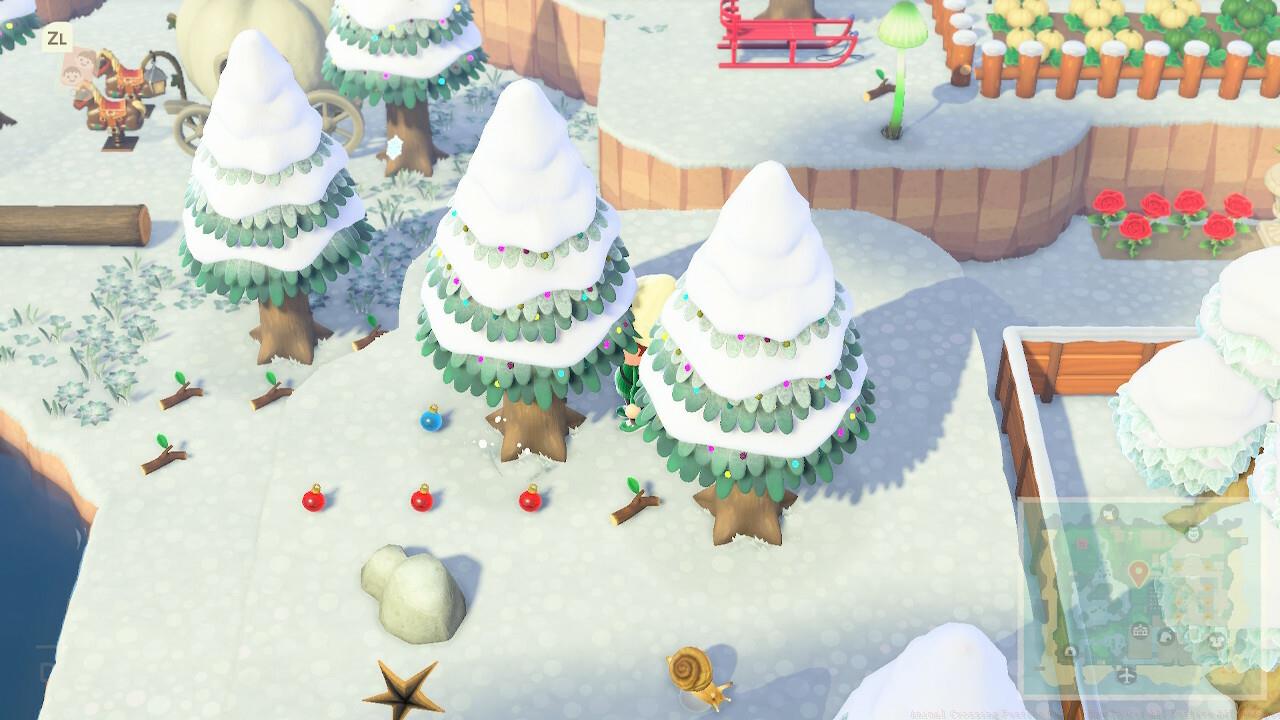This screenshot has width=1280, height=720.
Task: Select the Resident Services building icon on the minimap
Action: pyautogui.click(x=1139, y=631)
